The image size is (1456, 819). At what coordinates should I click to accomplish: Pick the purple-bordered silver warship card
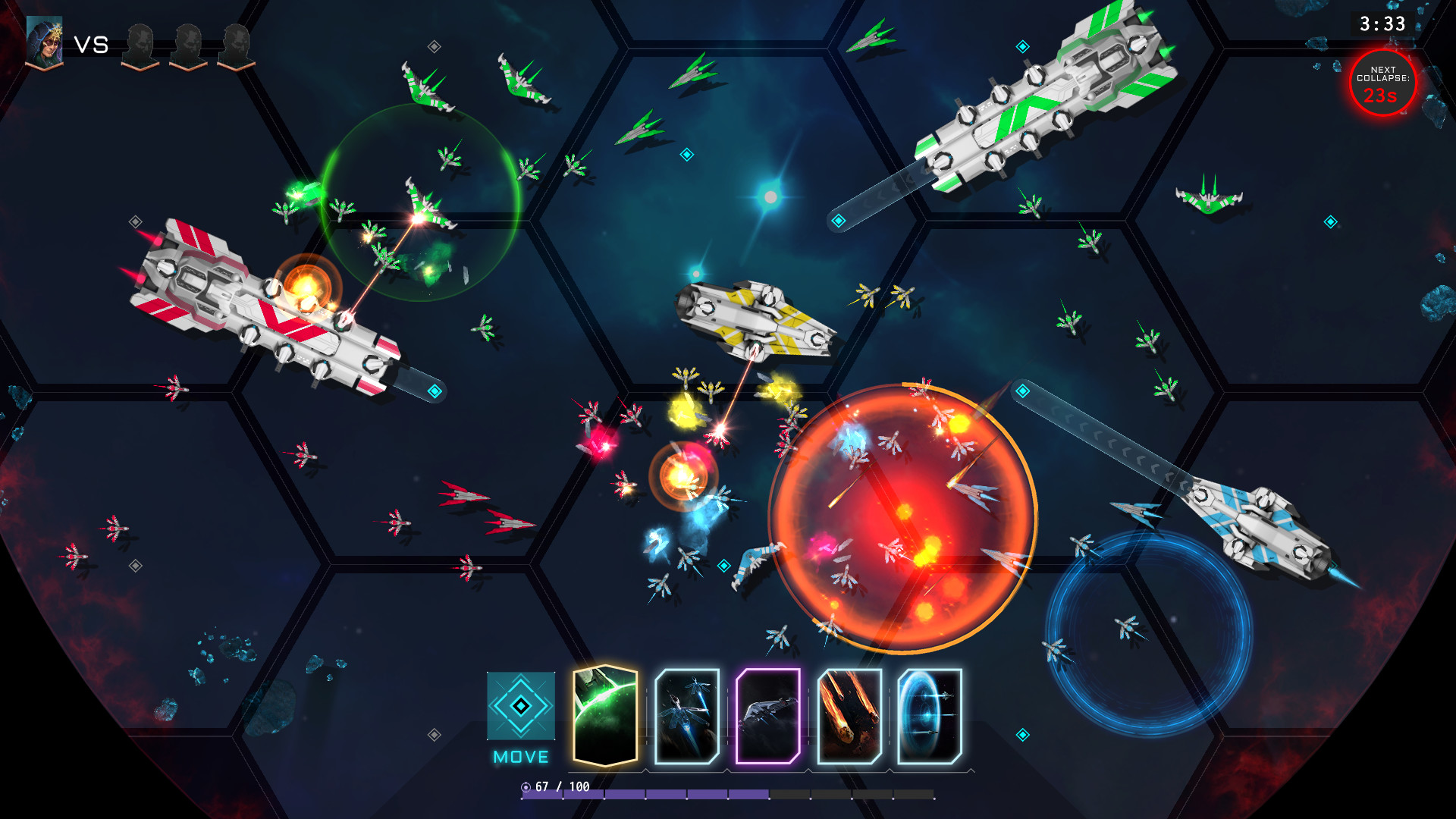pos(768,717)
